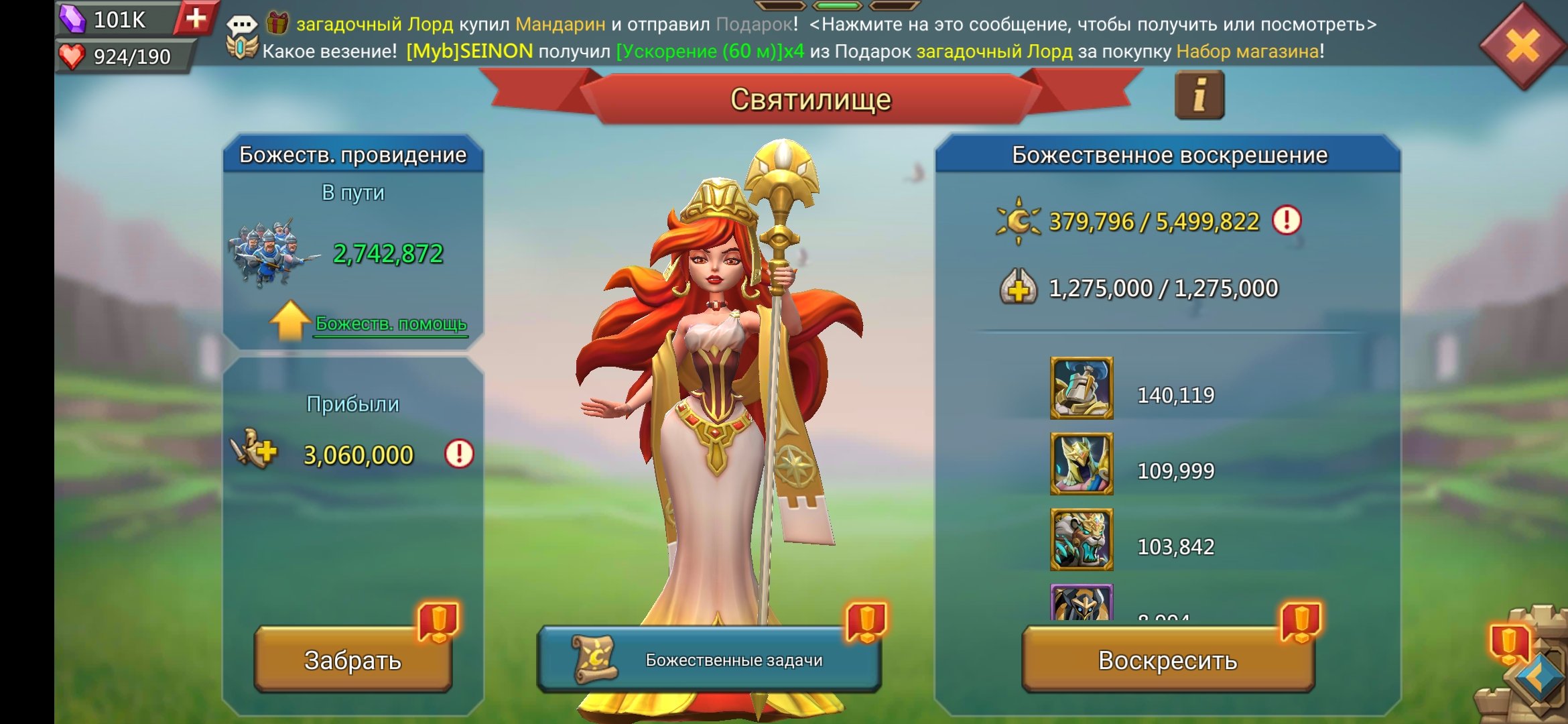The width and height of the screenshot is (1568, 724).
Task: Open Божественные задачи
Action: tap(709, 660)
